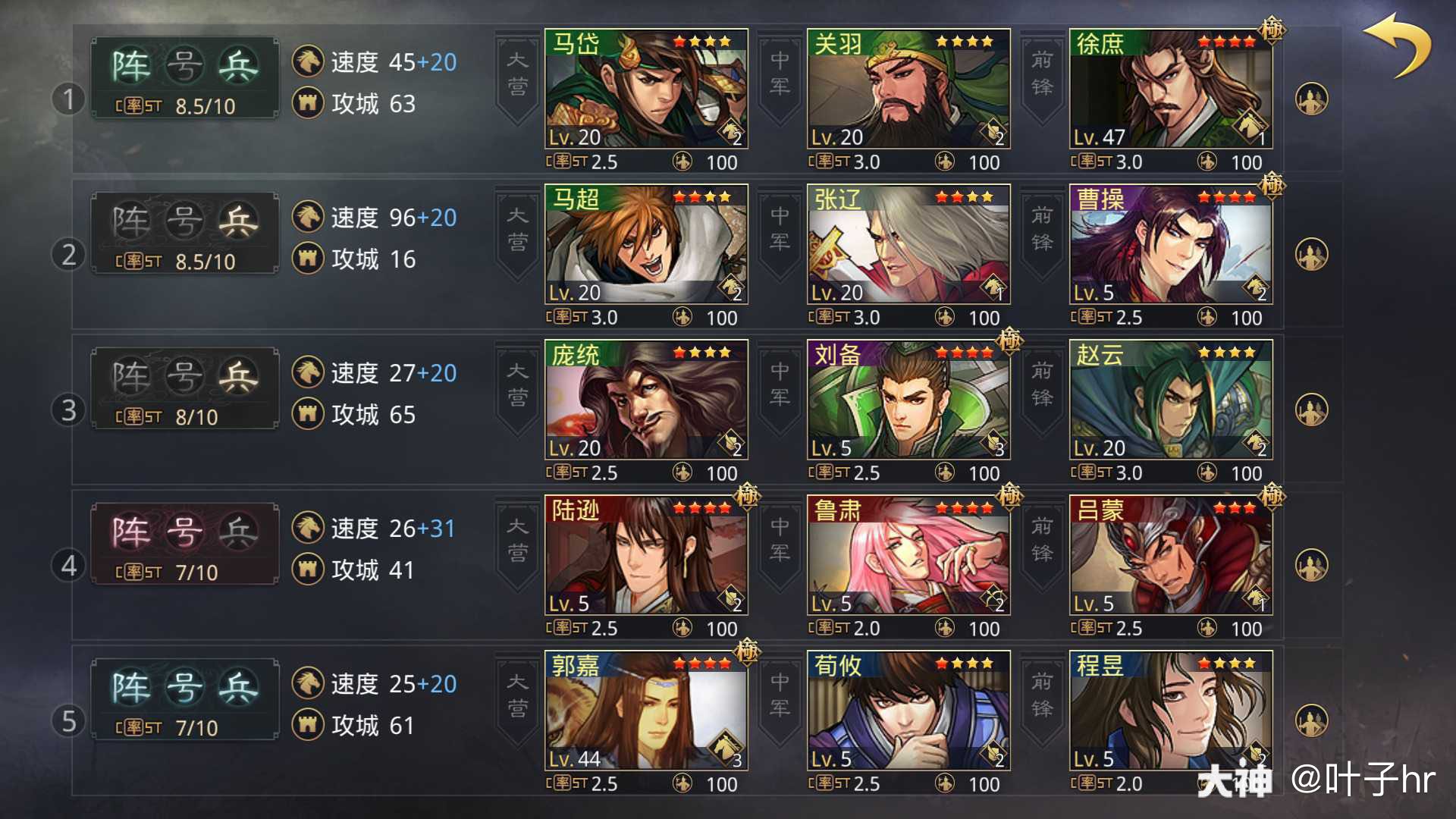The width and height of the screenshot is (1456, 819).
Task: Click the siege icon beside 攻城 61
Action: [306, 725]
